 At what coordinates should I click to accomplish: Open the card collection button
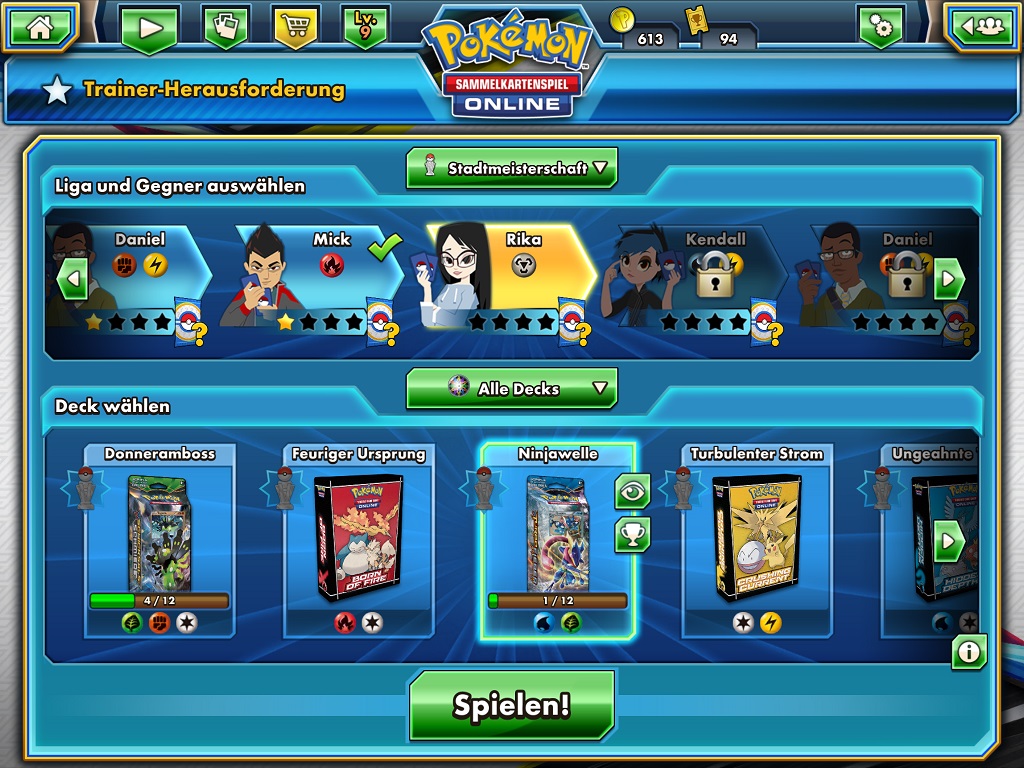coord(225,27)
